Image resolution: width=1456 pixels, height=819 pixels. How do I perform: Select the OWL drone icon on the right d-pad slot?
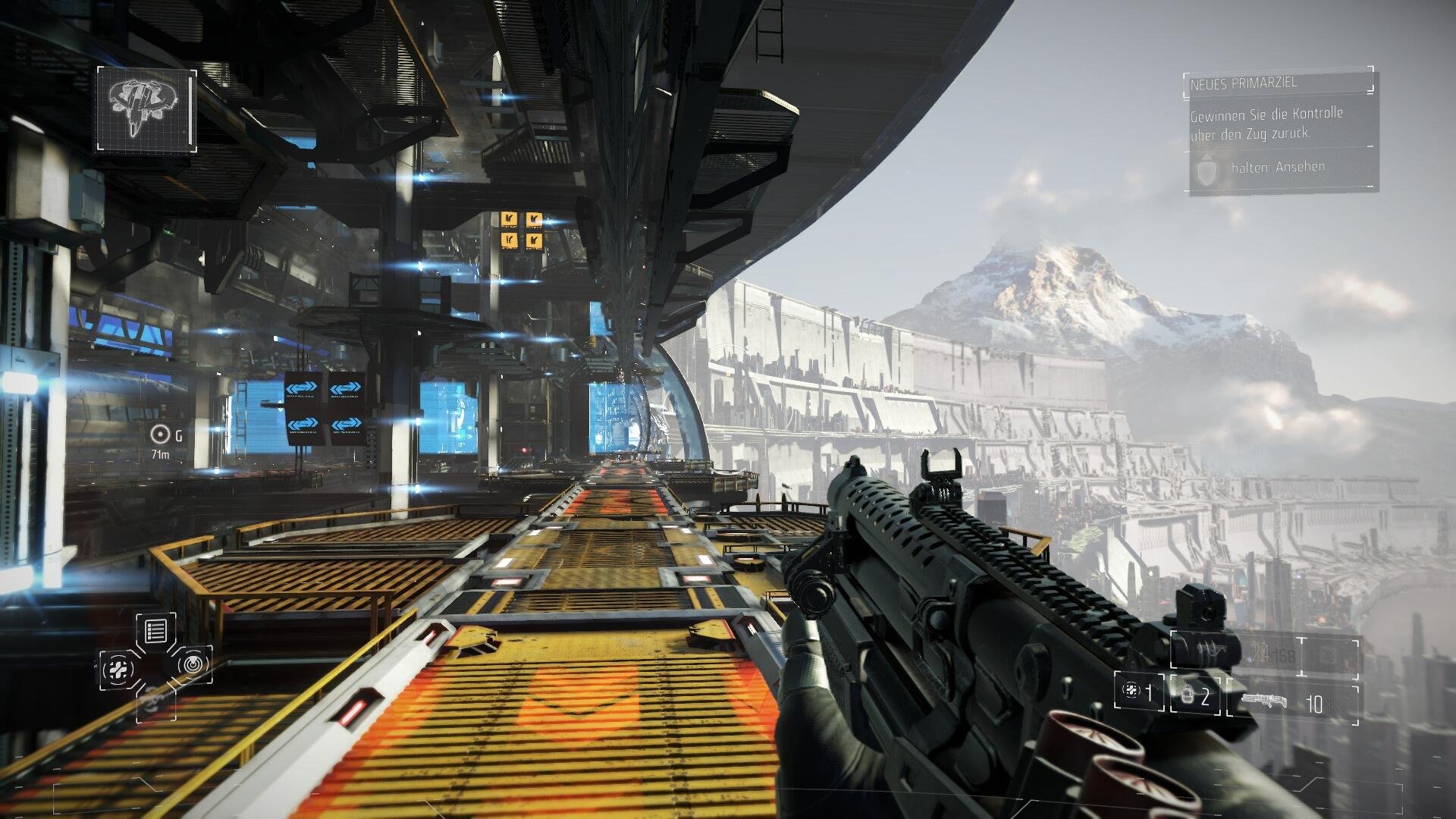[x=193, y=664]
